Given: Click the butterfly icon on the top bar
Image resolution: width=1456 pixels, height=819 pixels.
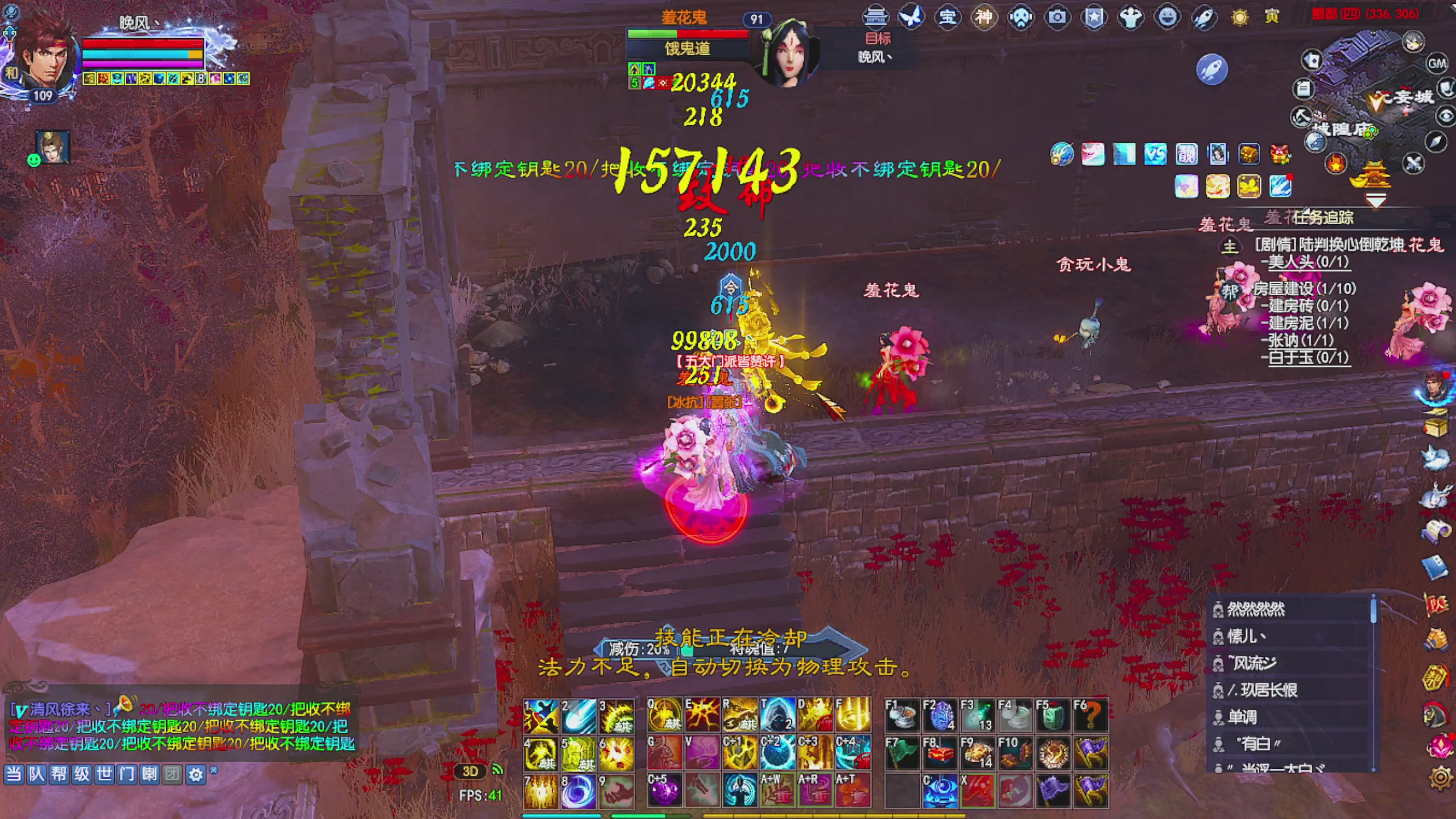Looking at the screenshot, I should [x=911, y=17].
